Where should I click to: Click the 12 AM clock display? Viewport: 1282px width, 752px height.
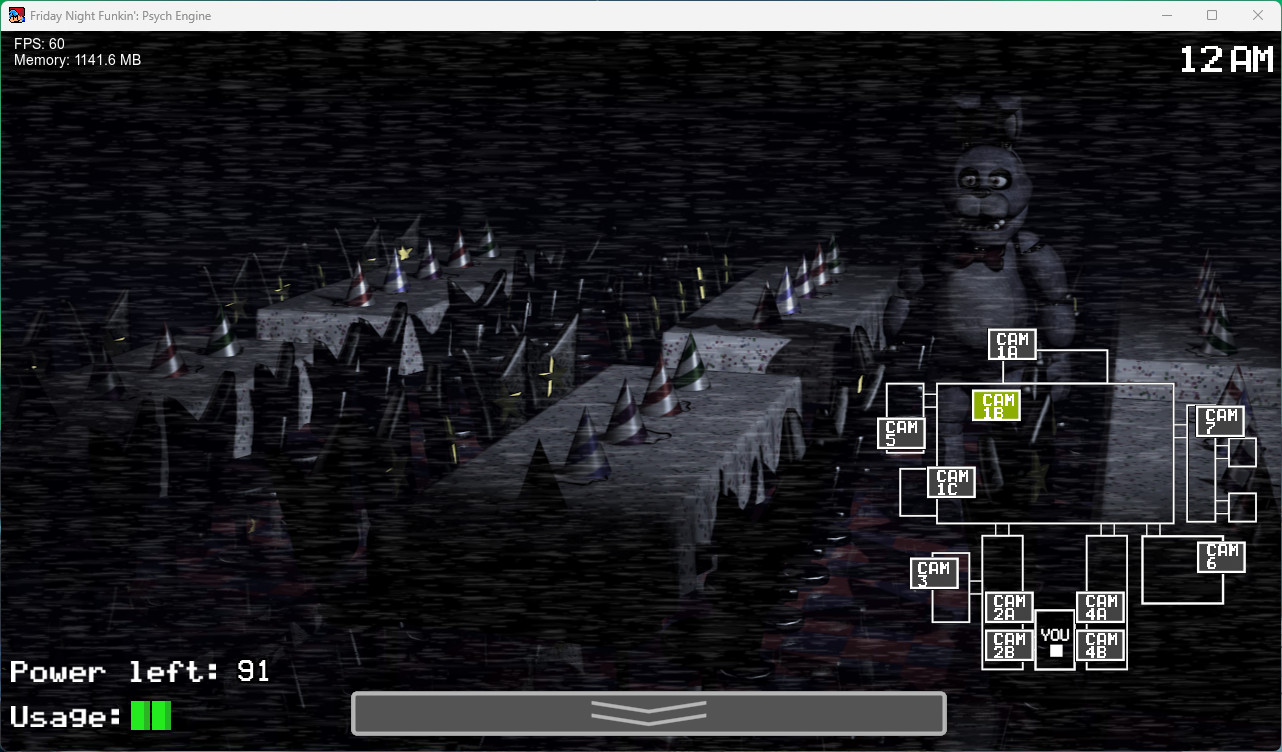pos(1227,60)
